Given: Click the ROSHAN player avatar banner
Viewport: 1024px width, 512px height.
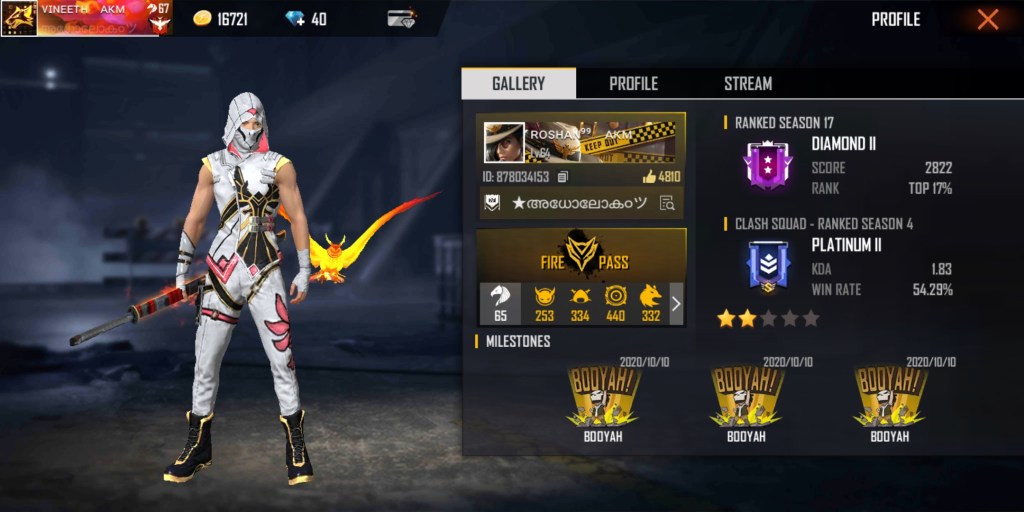Looking at the screenshot, I should point(580,142).
